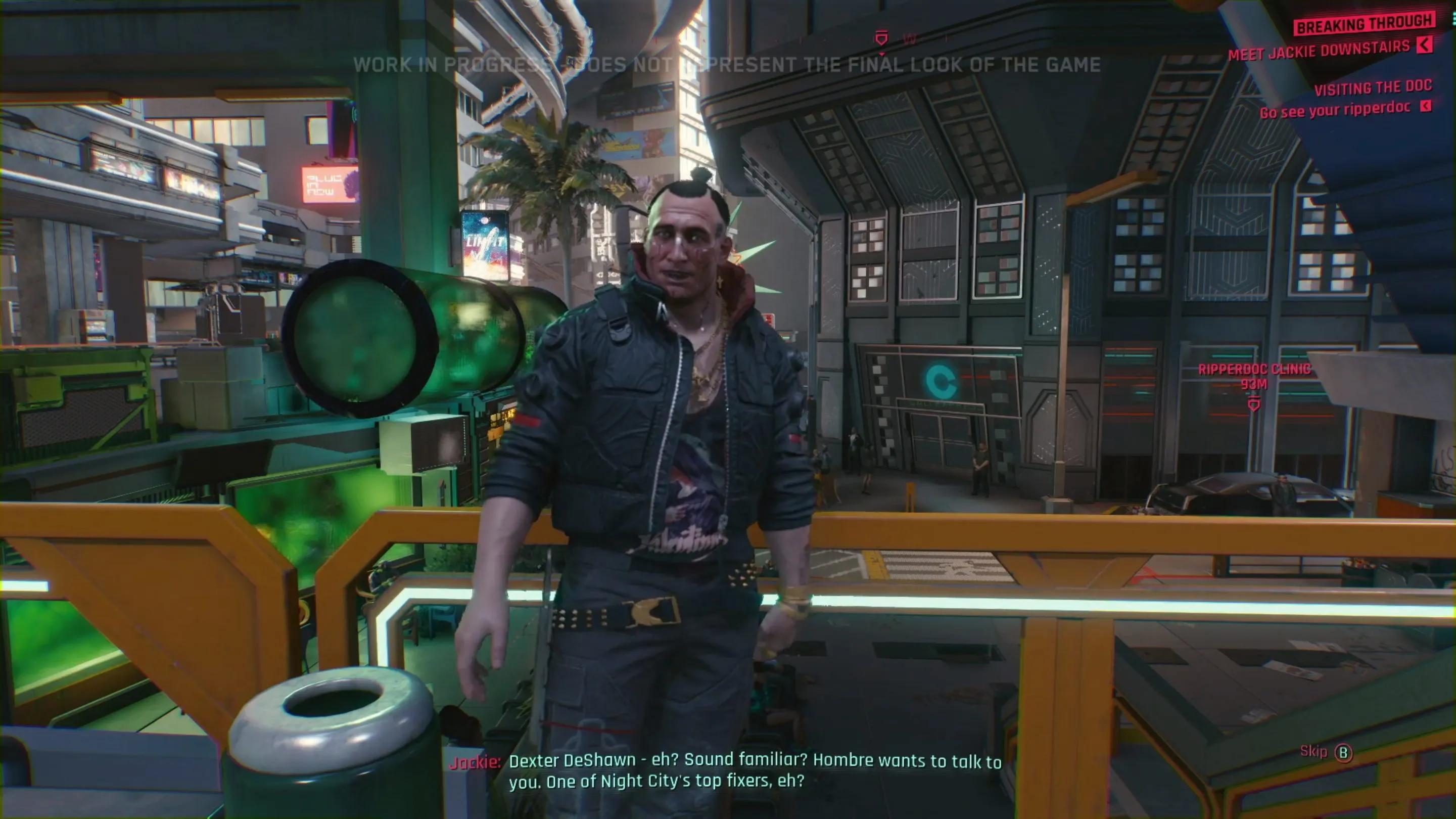Image resolution: width=1456 pixels, height=819 pixels.
Task: Click the Ripperdoc Clinic waypoint marker
Action: (1254, 404)
